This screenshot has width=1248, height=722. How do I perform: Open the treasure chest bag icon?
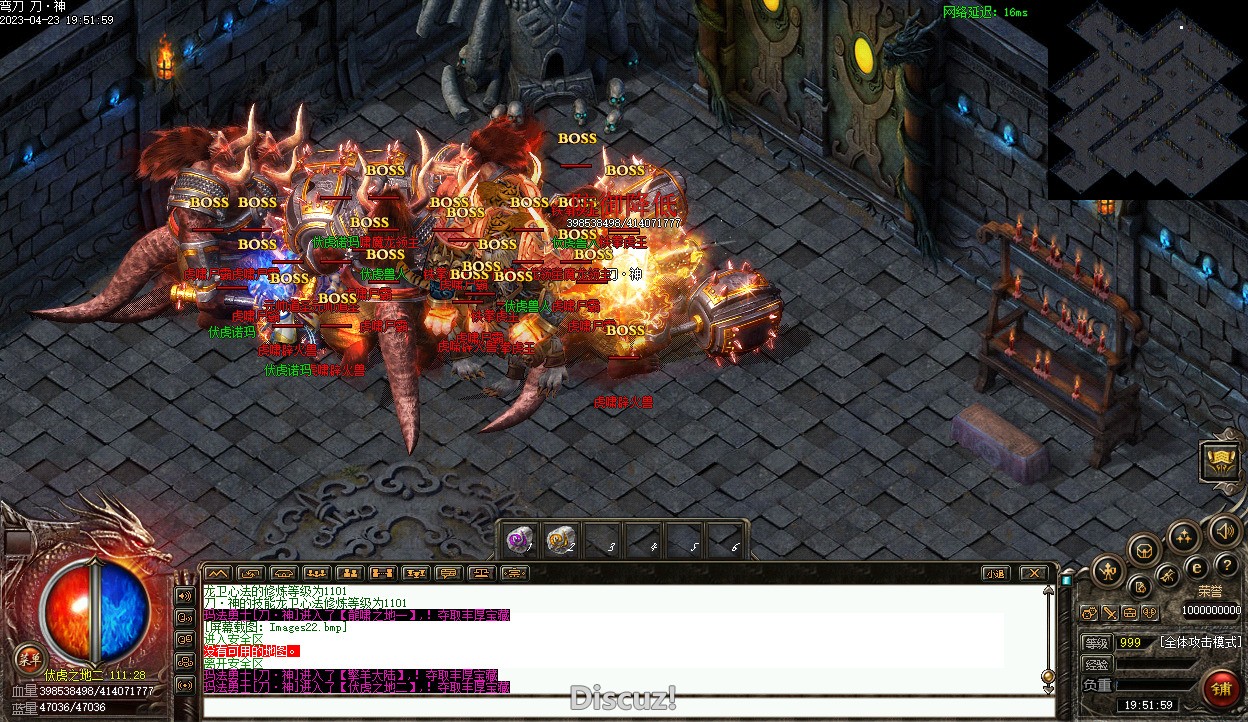click(1144, 549)
